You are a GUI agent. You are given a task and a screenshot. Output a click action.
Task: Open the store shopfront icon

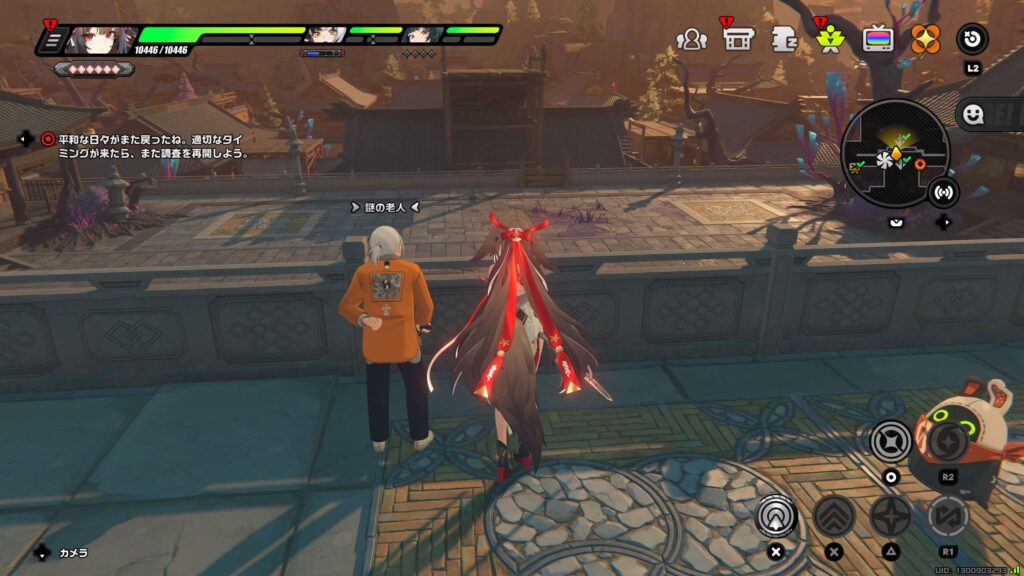click(x=738, y=40)
